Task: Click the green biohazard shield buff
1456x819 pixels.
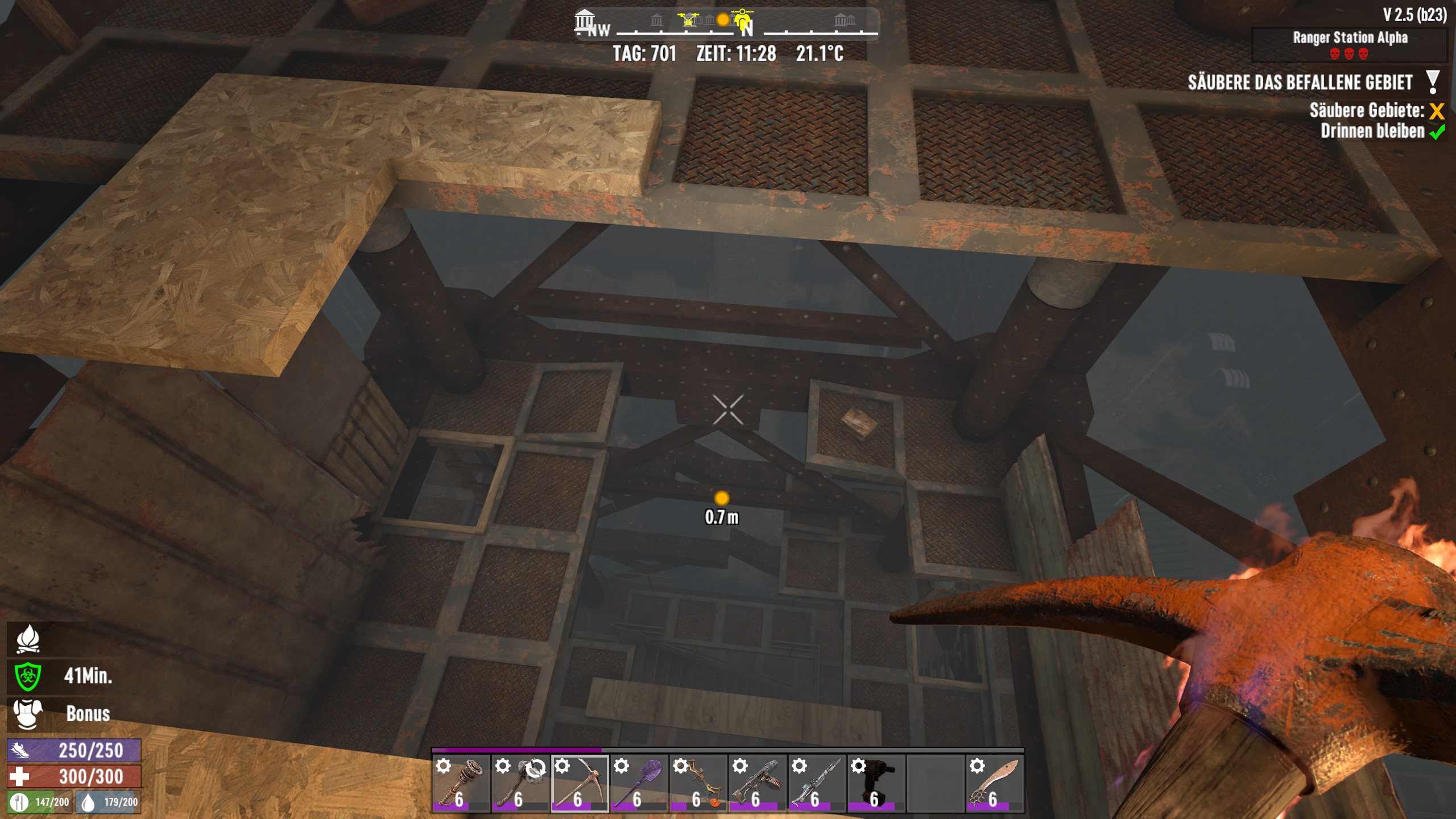Action: (x=27, y=676)
